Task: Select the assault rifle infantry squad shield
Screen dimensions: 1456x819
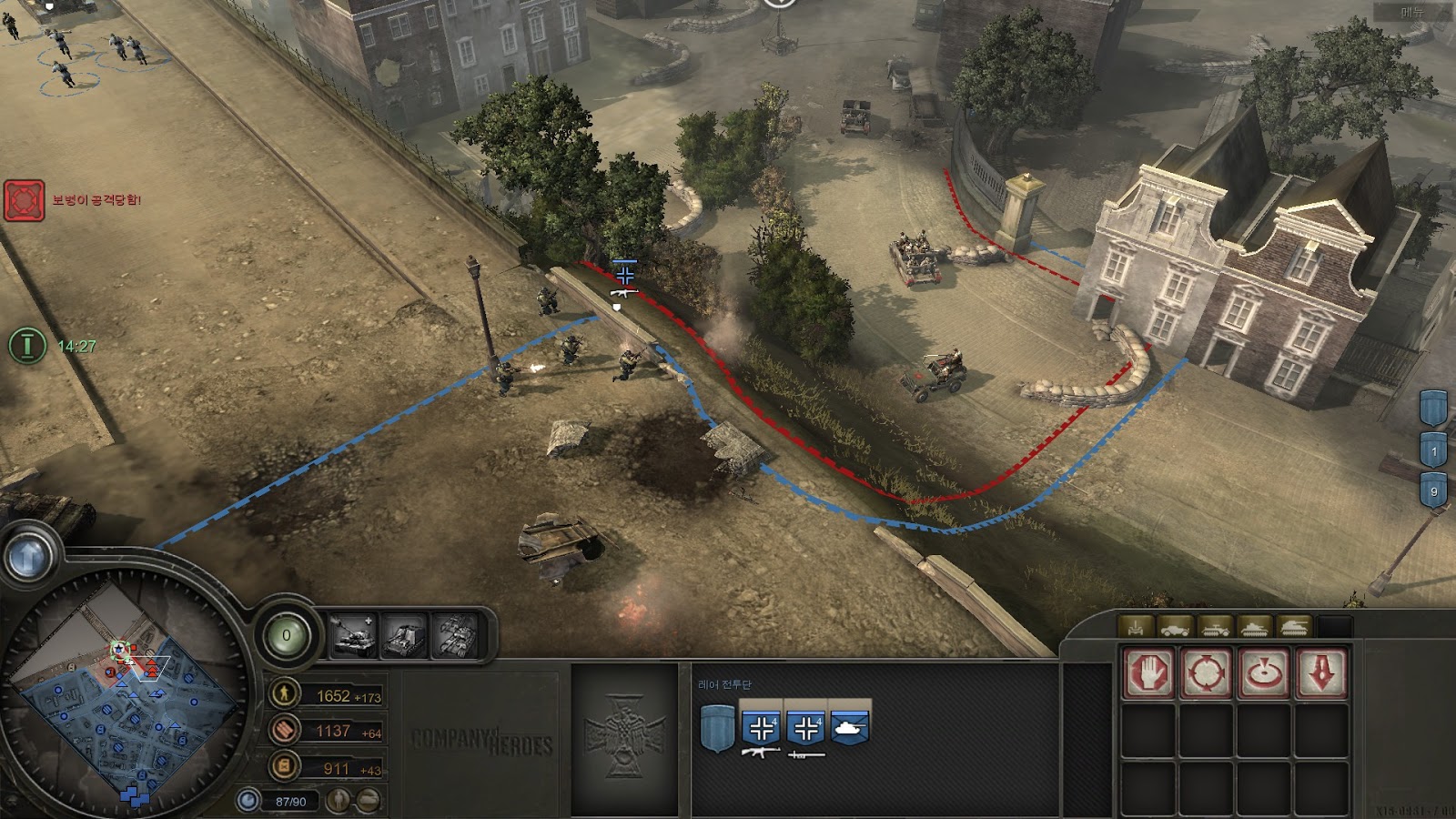Action: [761, 728]
